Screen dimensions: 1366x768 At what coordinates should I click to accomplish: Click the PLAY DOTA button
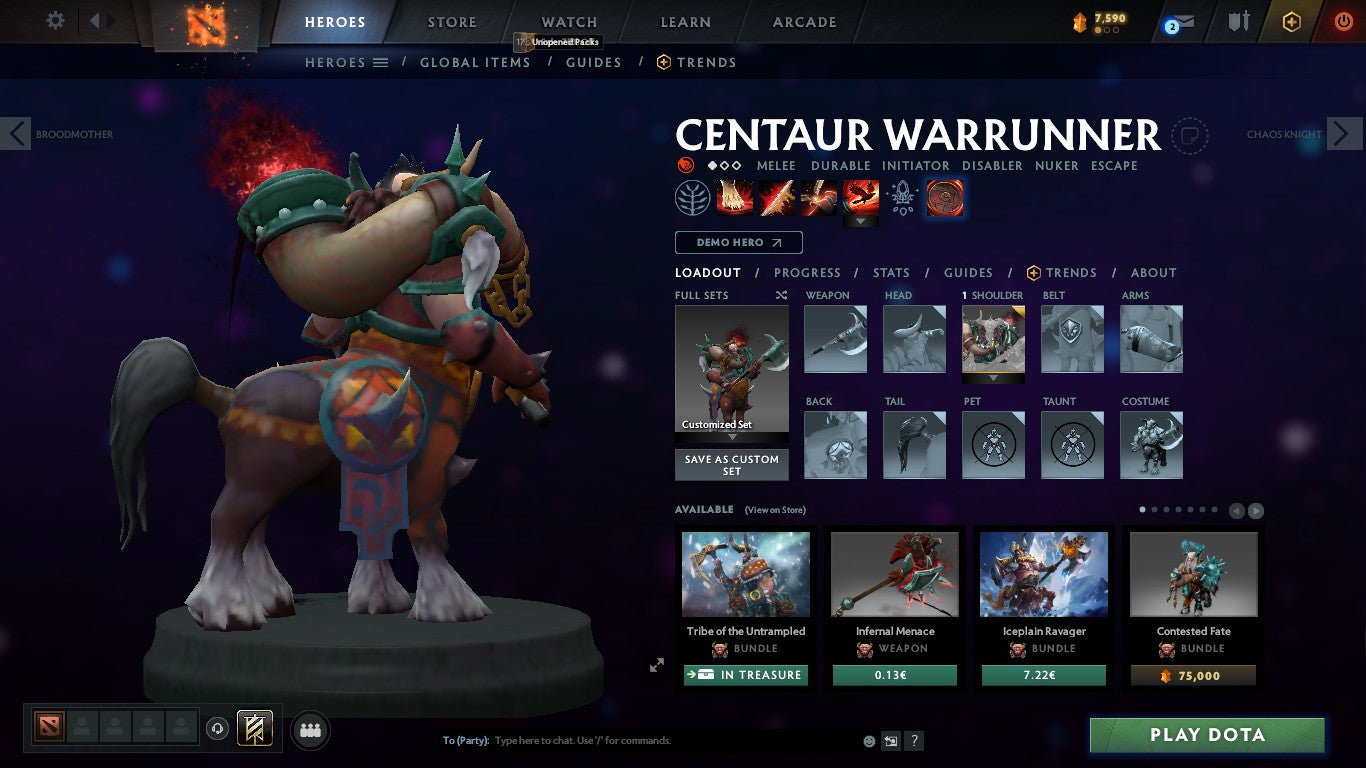1206,734
